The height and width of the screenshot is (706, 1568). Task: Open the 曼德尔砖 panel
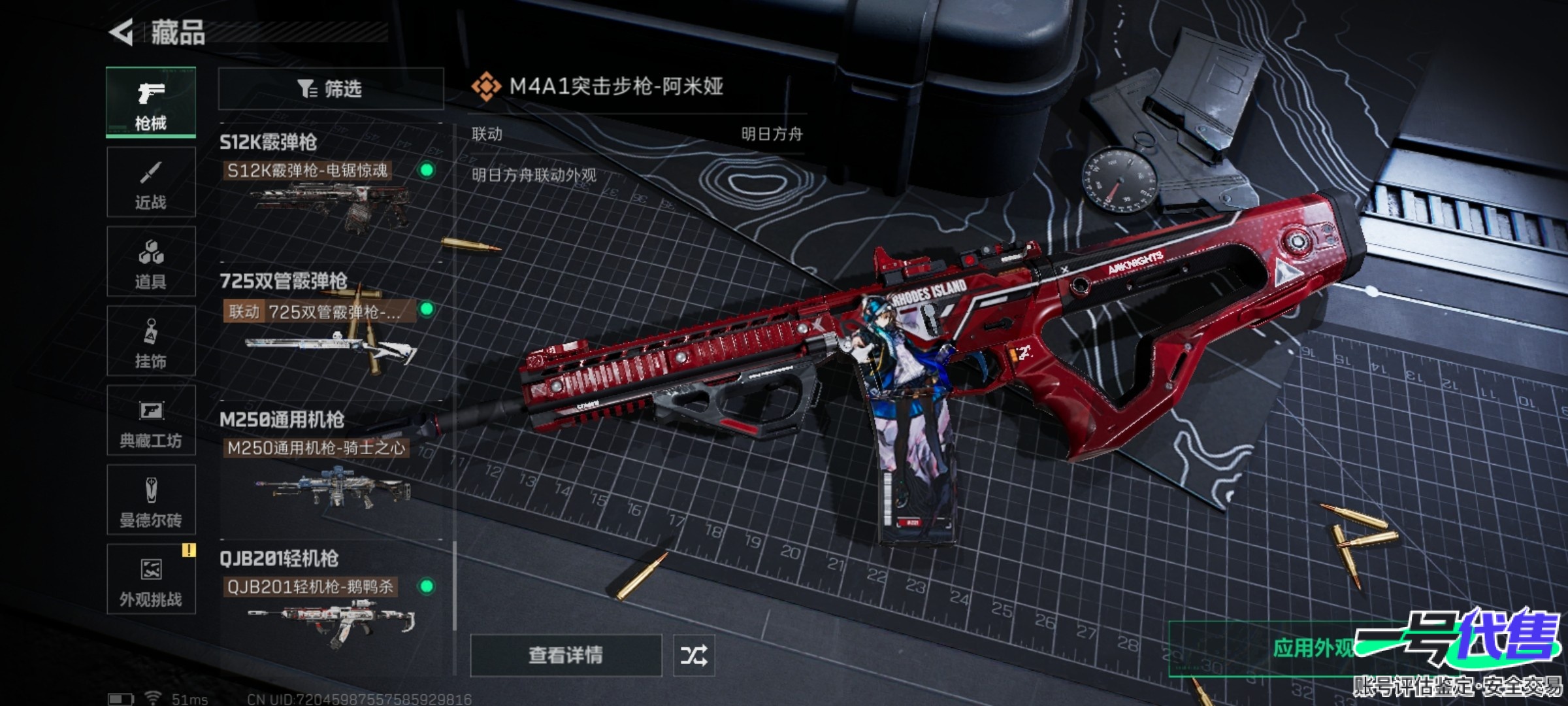point(151,500)
